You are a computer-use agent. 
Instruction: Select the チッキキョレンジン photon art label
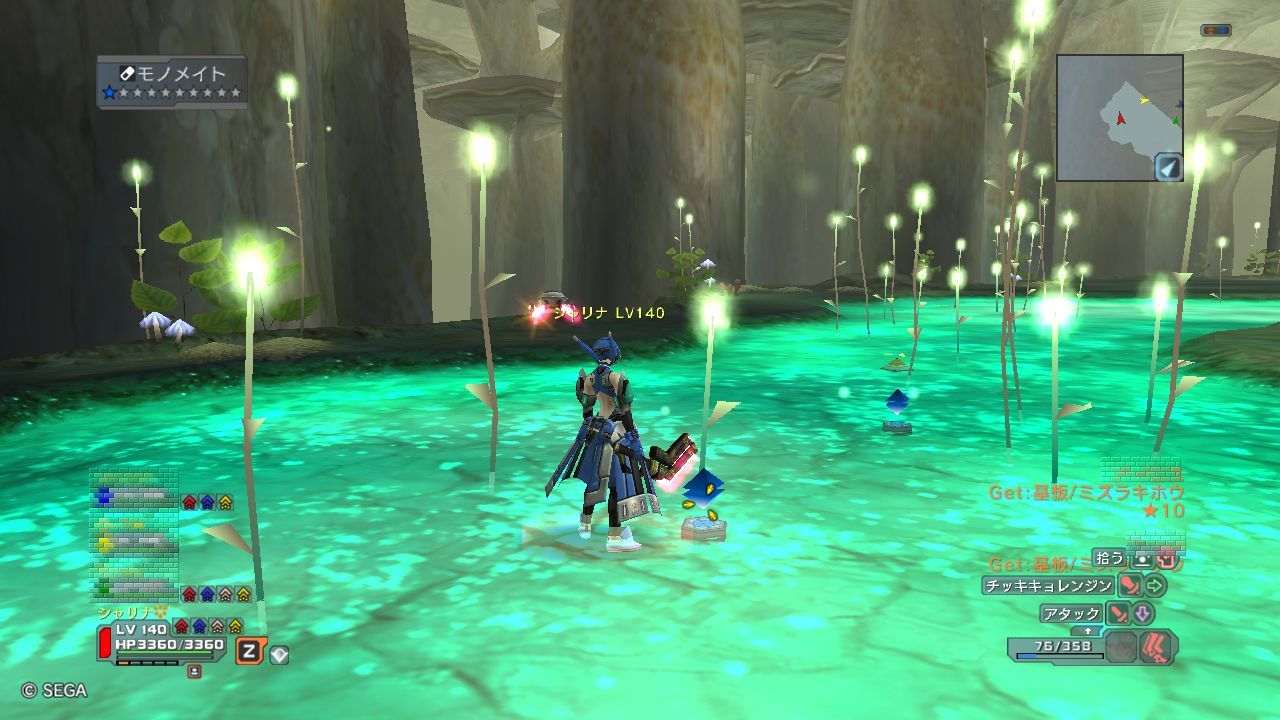click(1048, 586)
